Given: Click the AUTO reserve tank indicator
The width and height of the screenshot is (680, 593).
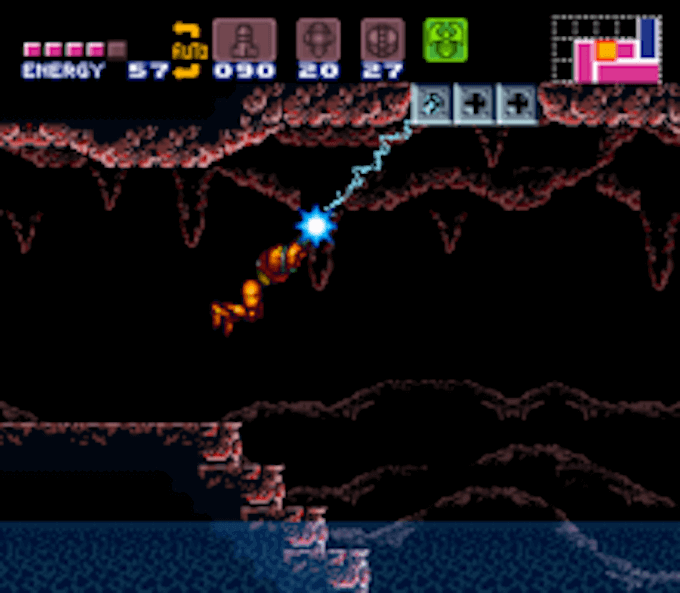Looking at the screenshot, I should point(186,49).
